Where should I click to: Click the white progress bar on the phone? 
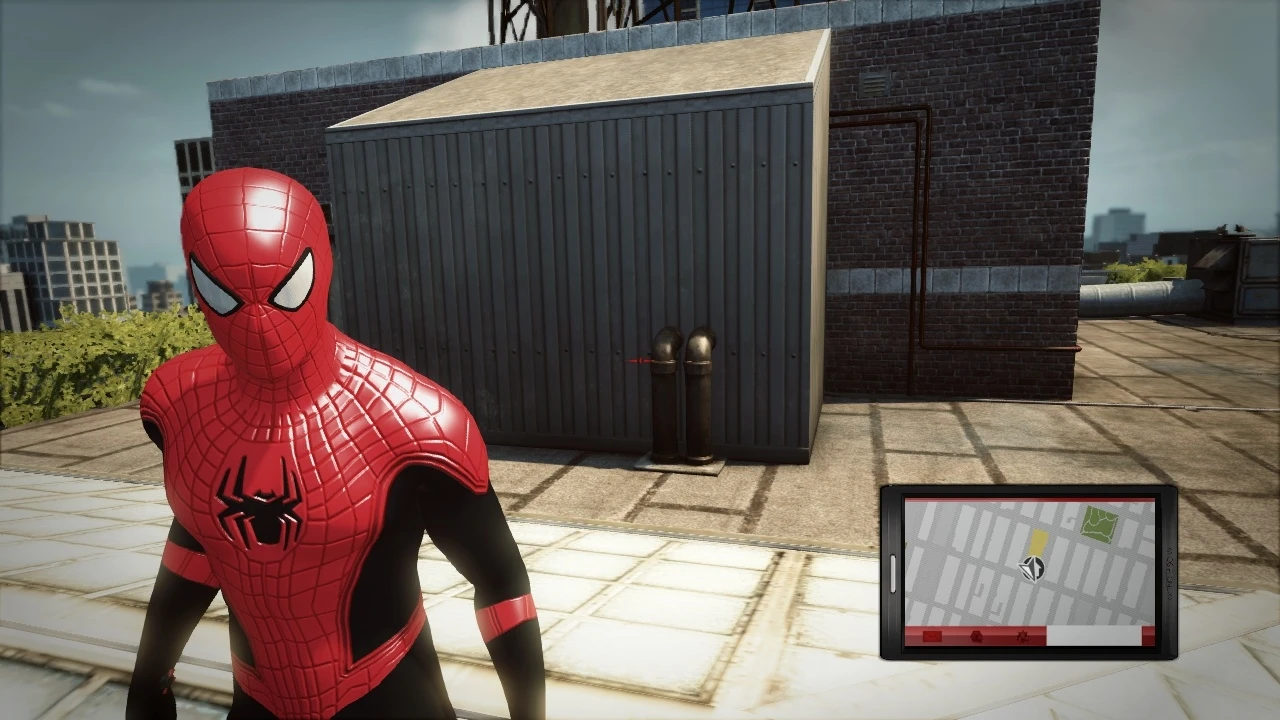(1092, 636)
